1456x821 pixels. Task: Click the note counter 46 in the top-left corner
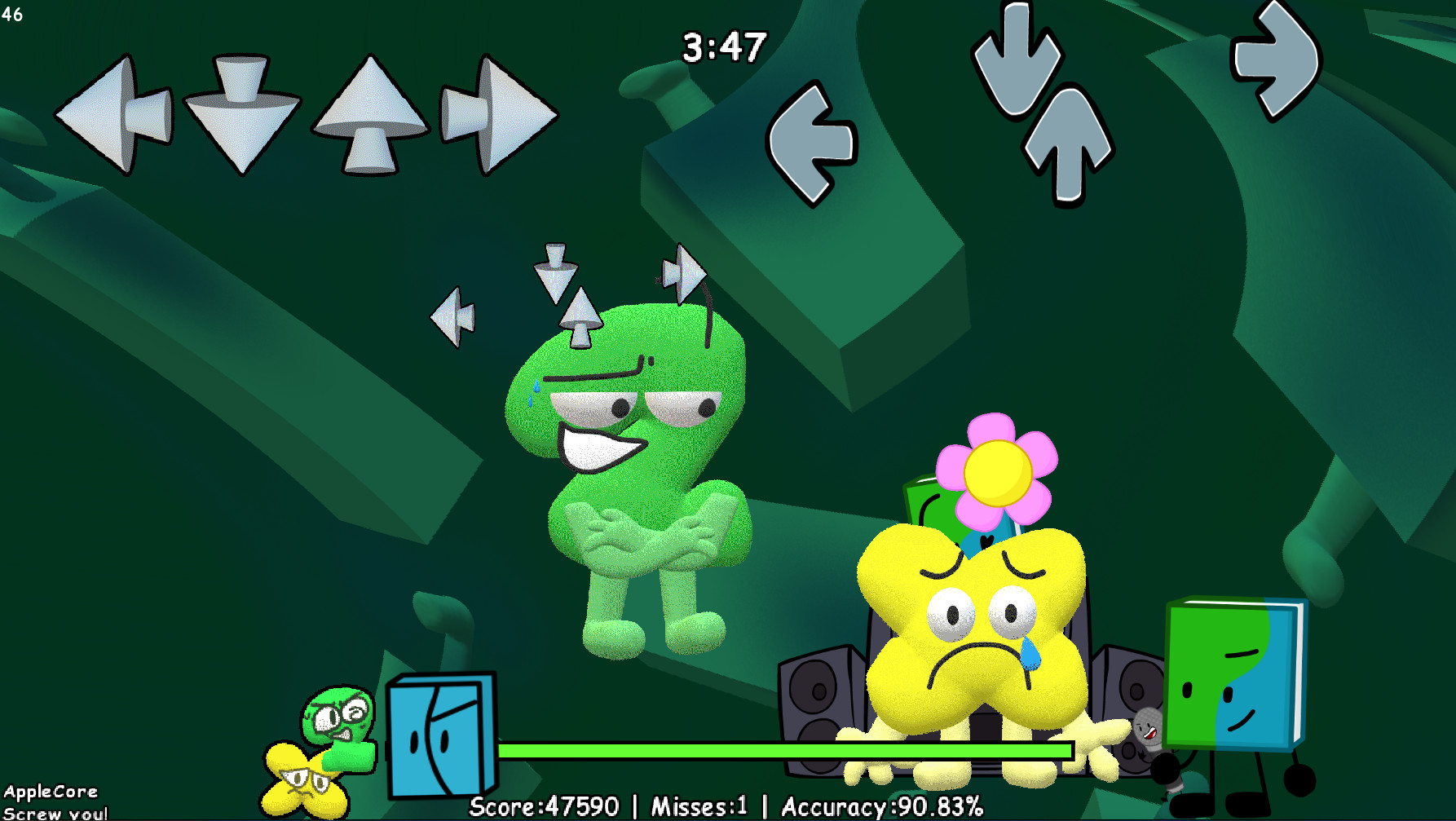(11, 14)
